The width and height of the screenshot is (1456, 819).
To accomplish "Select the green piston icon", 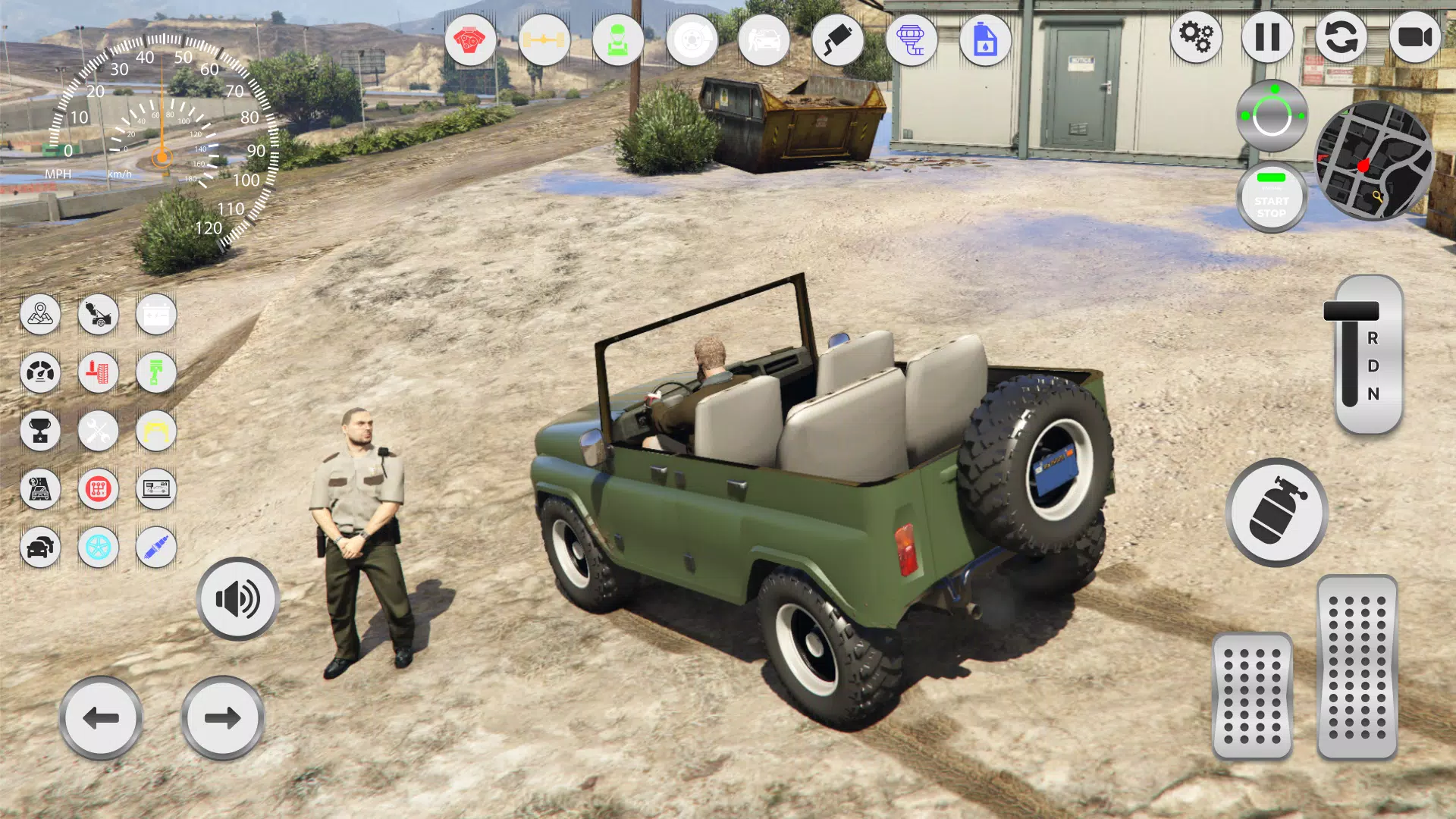I will click(x=156, y=372).
